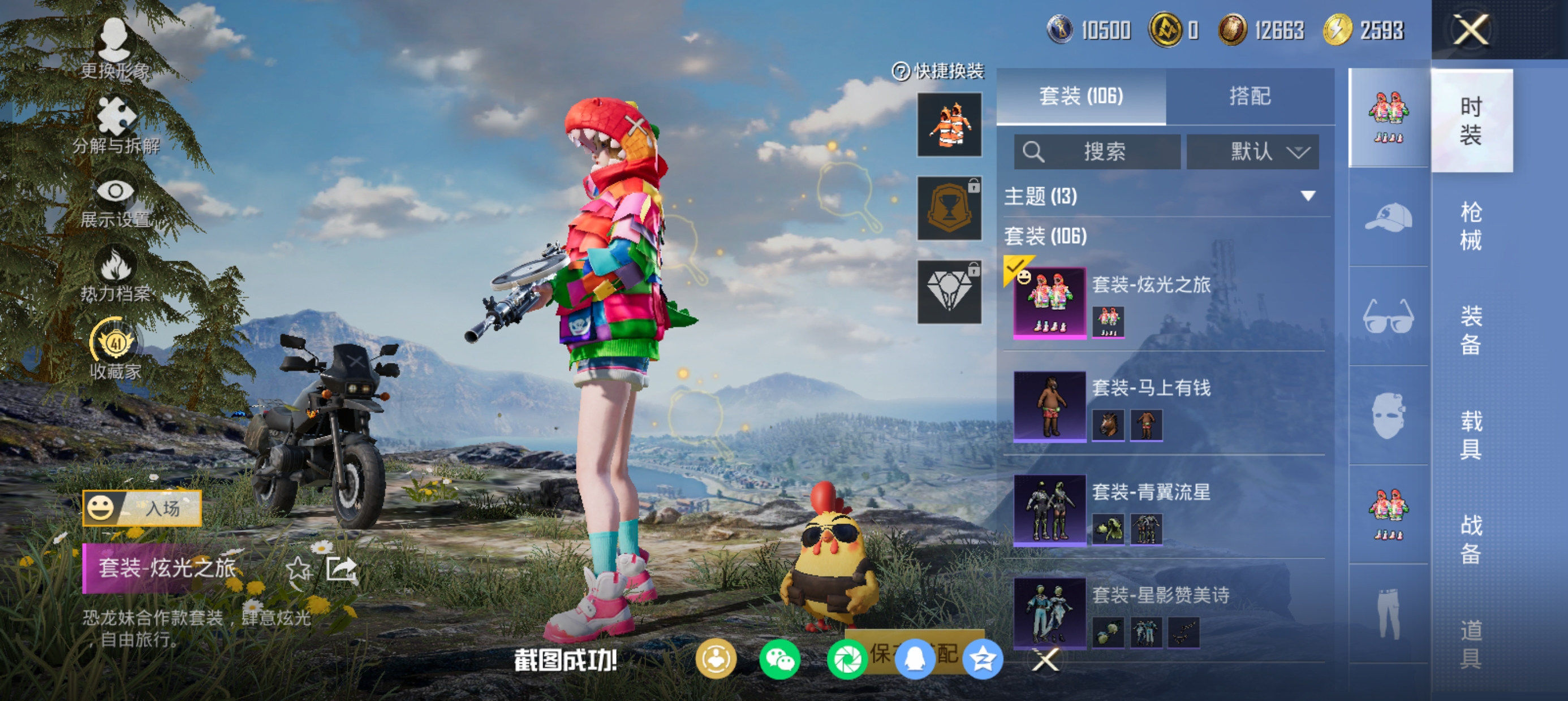Open 热力档案 flame icon
1568x701 pixels.
pos(115,274)
